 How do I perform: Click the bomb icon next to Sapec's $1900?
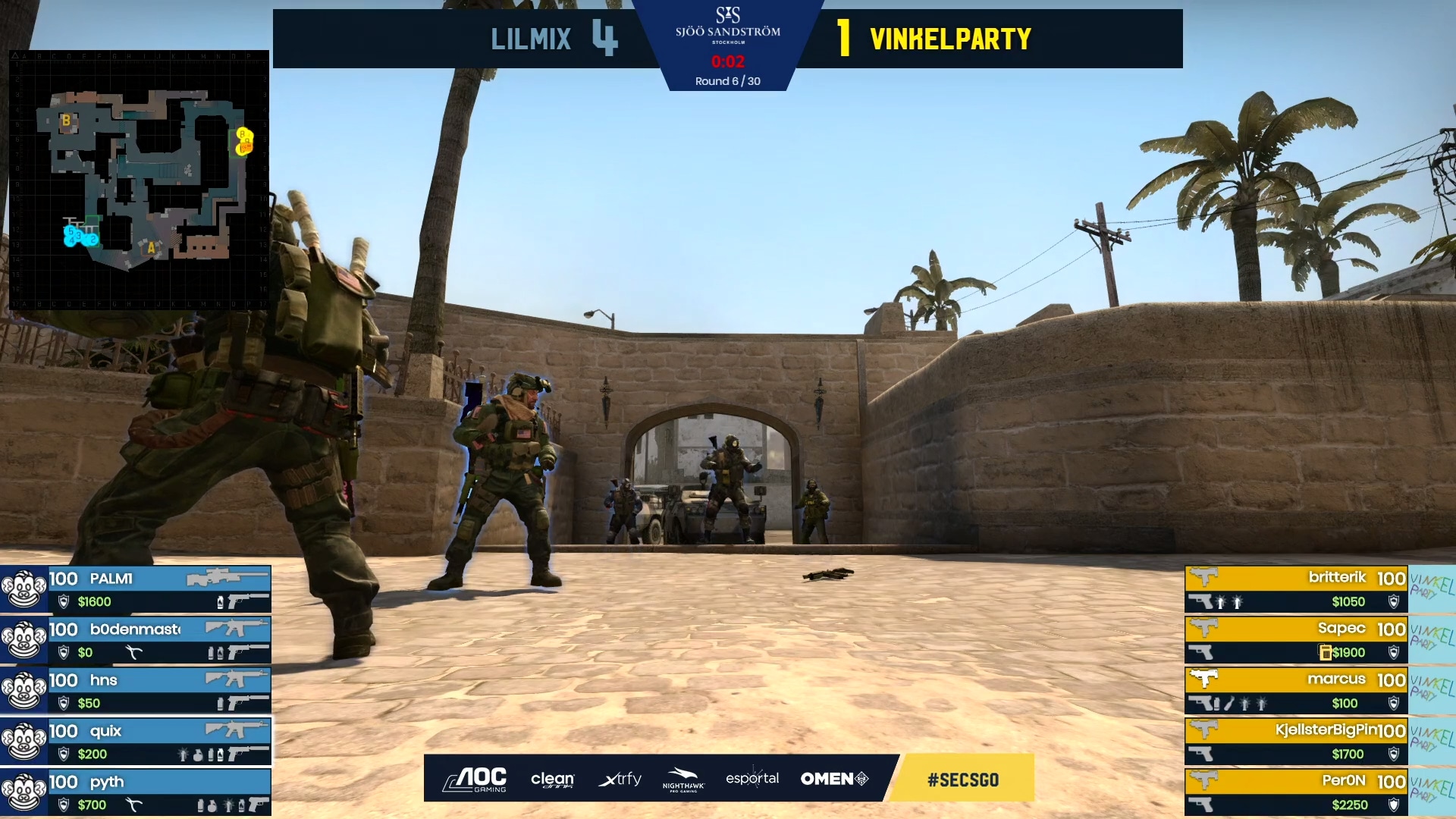point(1326,652)
